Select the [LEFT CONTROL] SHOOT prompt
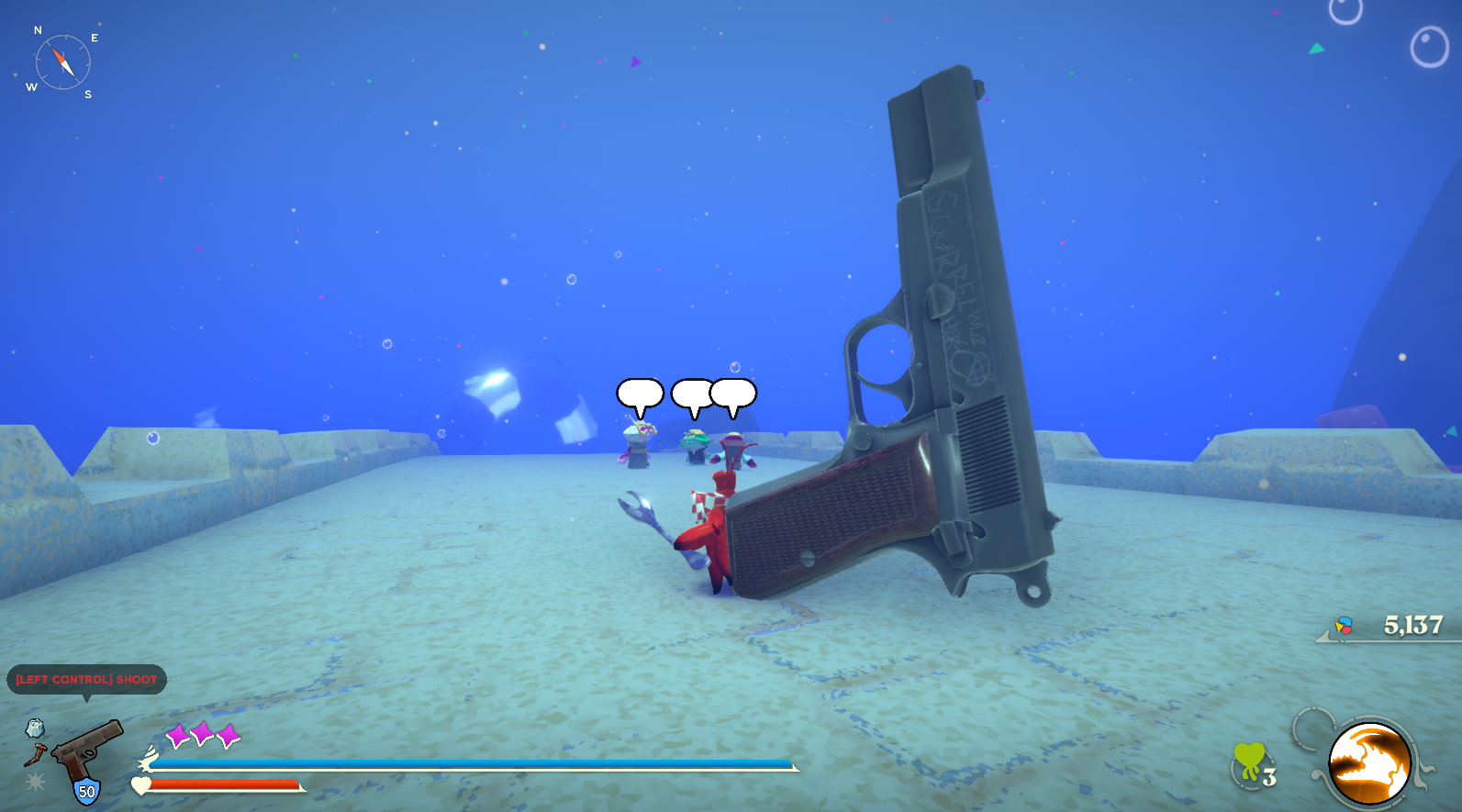1462x812 pixels. [87, 680]
